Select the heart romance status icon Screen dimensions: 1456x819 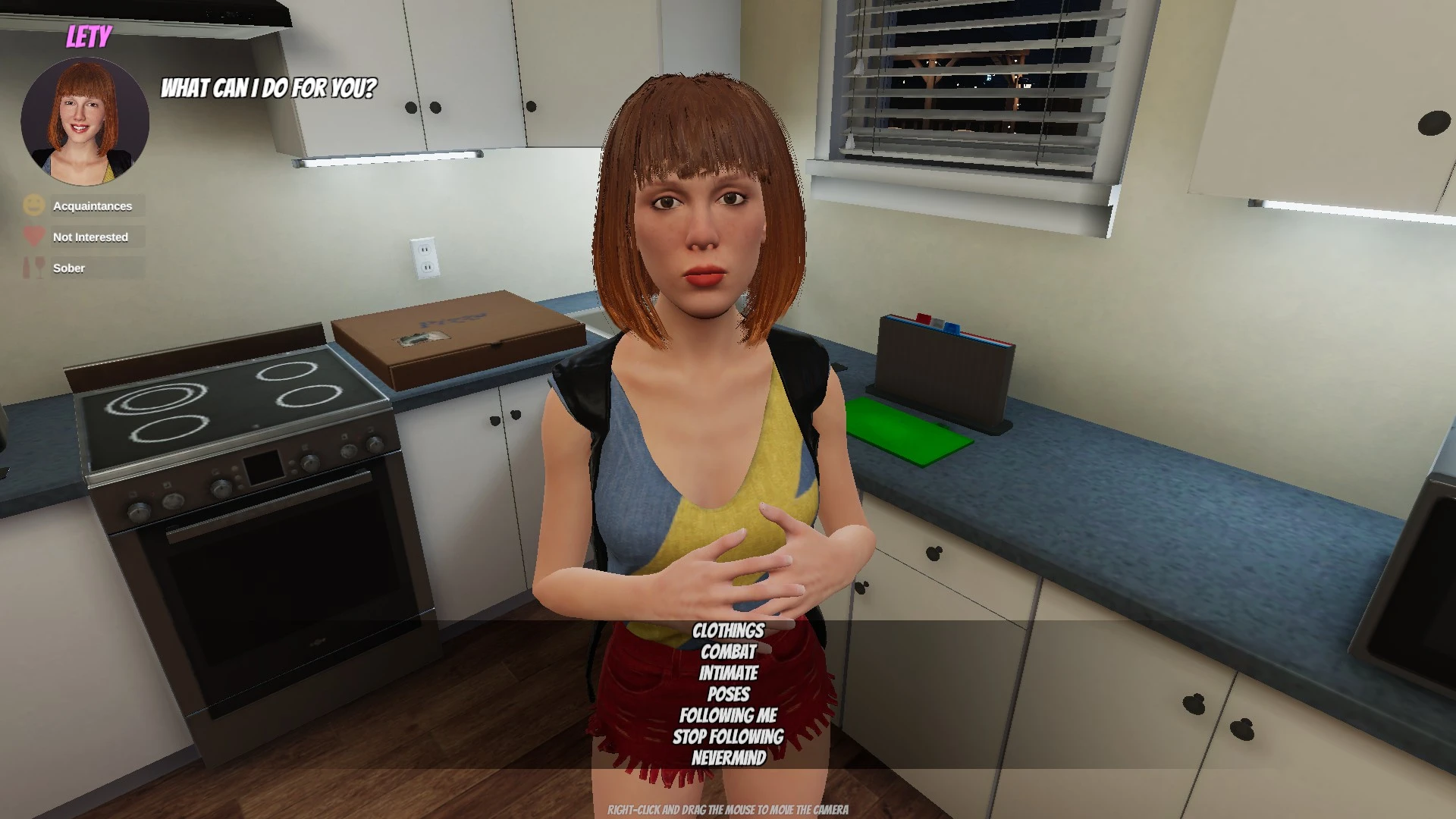(x=33, y=236)
